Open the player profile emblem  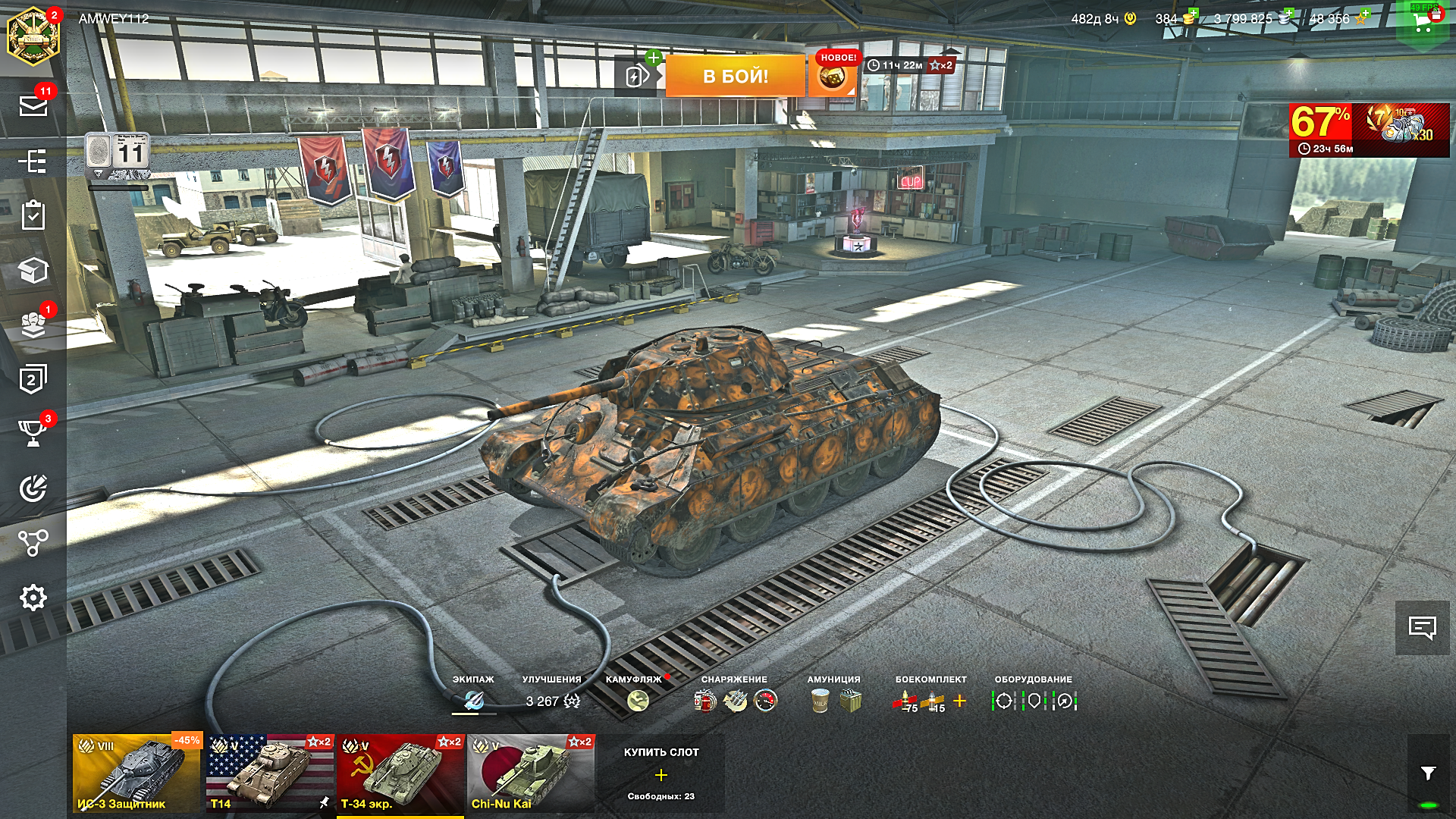(x=33, y=36)
